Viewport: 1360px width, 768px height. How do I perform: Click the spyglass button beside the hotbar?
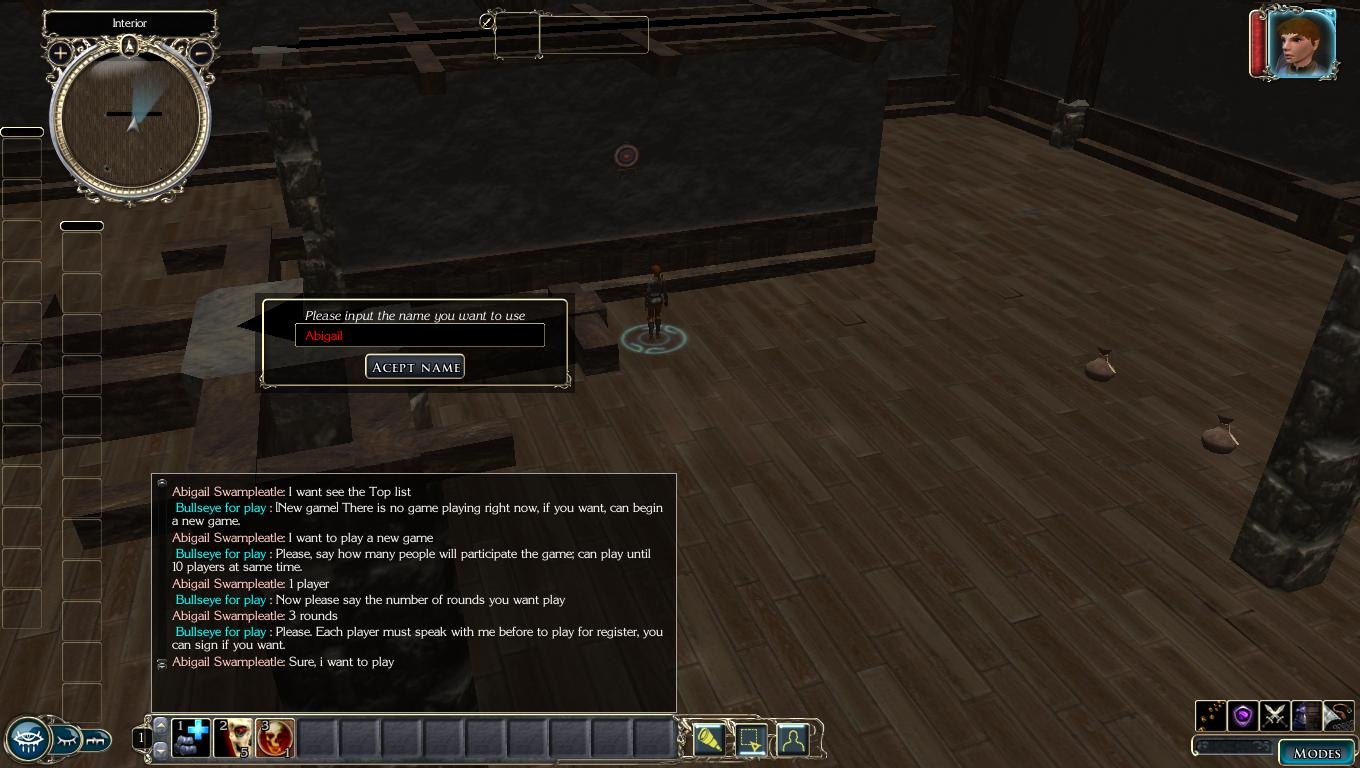pyautogui.click(x=708, y=739)
